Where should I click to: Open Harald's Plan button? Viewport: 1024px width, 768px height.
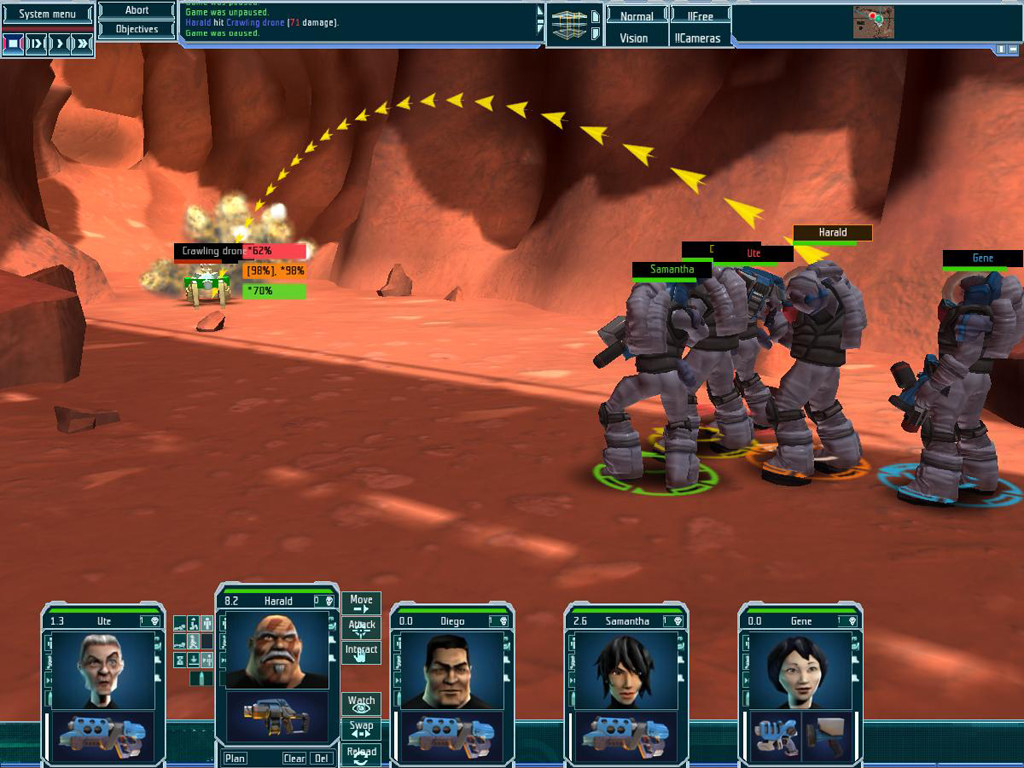[x=235, y=758]
